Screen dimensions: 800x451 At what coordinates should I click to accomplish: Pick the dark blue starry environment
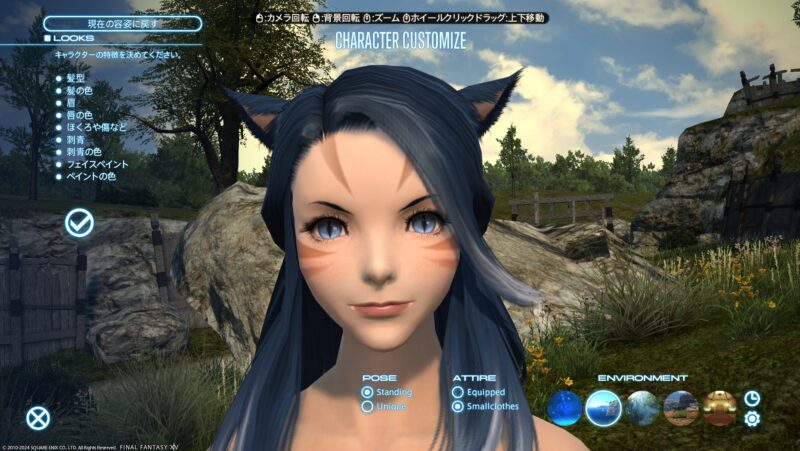pyautogui.click(x=564, y=408)
